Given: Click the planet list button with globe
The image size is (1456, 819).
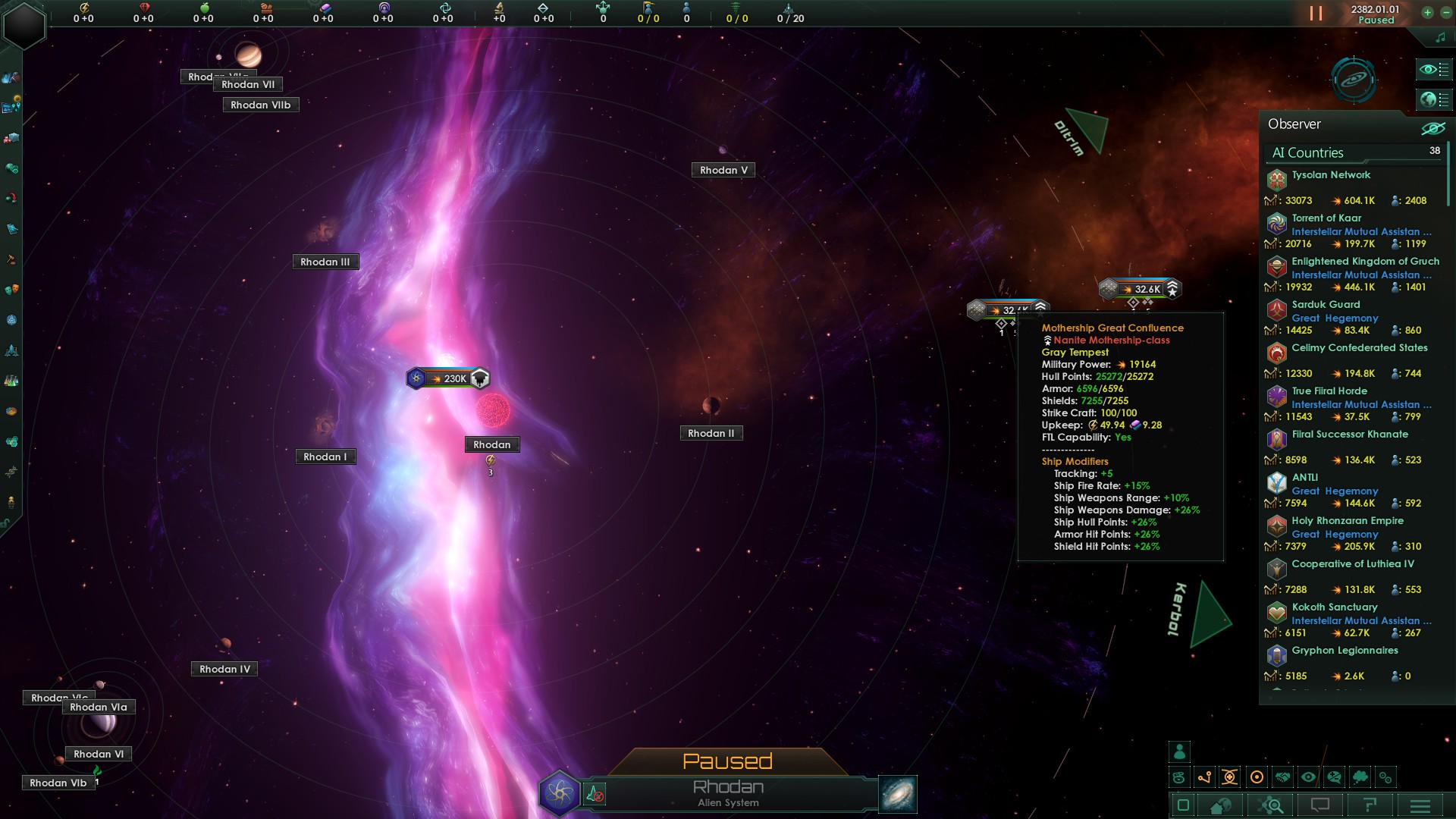Looking at the screenshot, I should (1433, 99).
